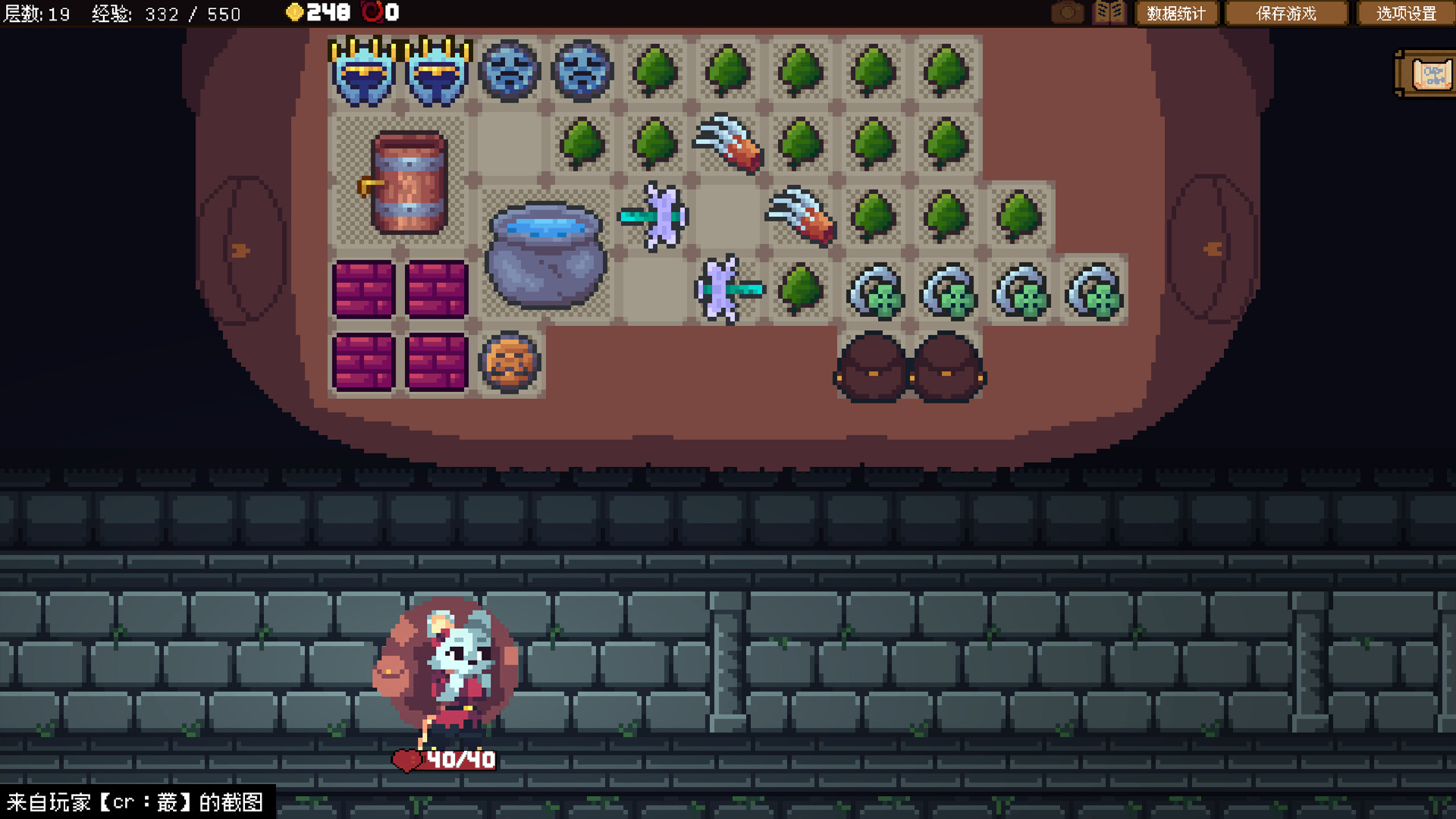Open the 数据统计 statistics panel
Screen dimensions: 1456x819
1175,14
